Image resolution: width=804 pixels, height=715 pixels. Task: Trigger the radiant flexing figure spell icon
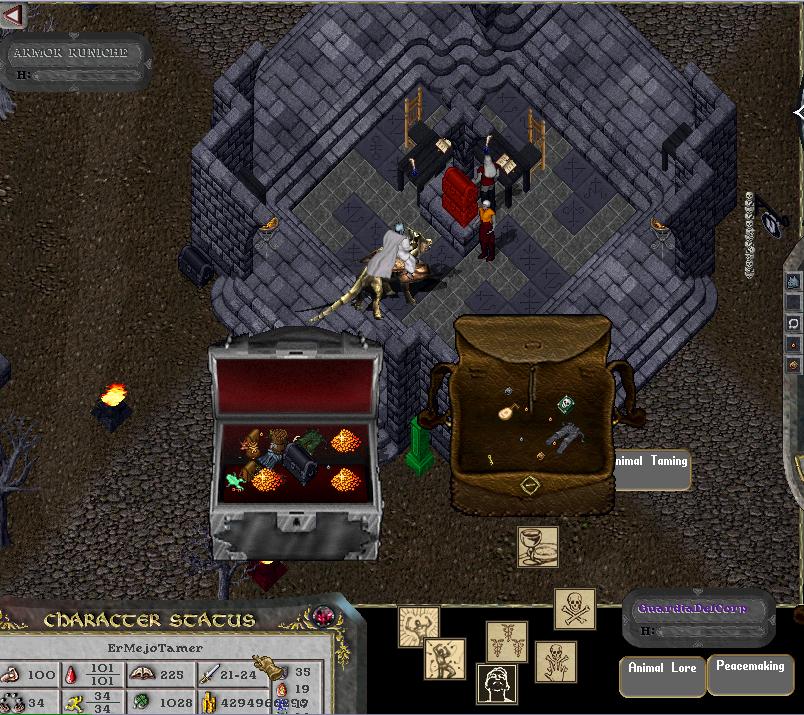pyautogui.click(x=419, y=627)
